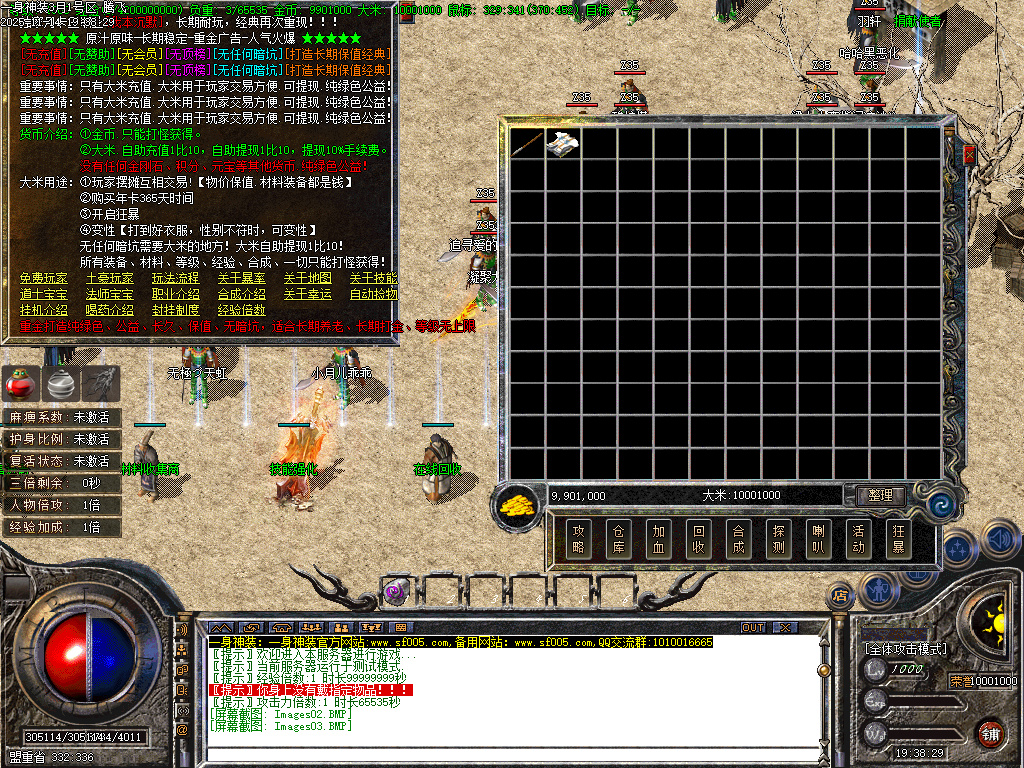Open the 职业介绍 link
The image size is (1024, 768).
pos(175,294)
